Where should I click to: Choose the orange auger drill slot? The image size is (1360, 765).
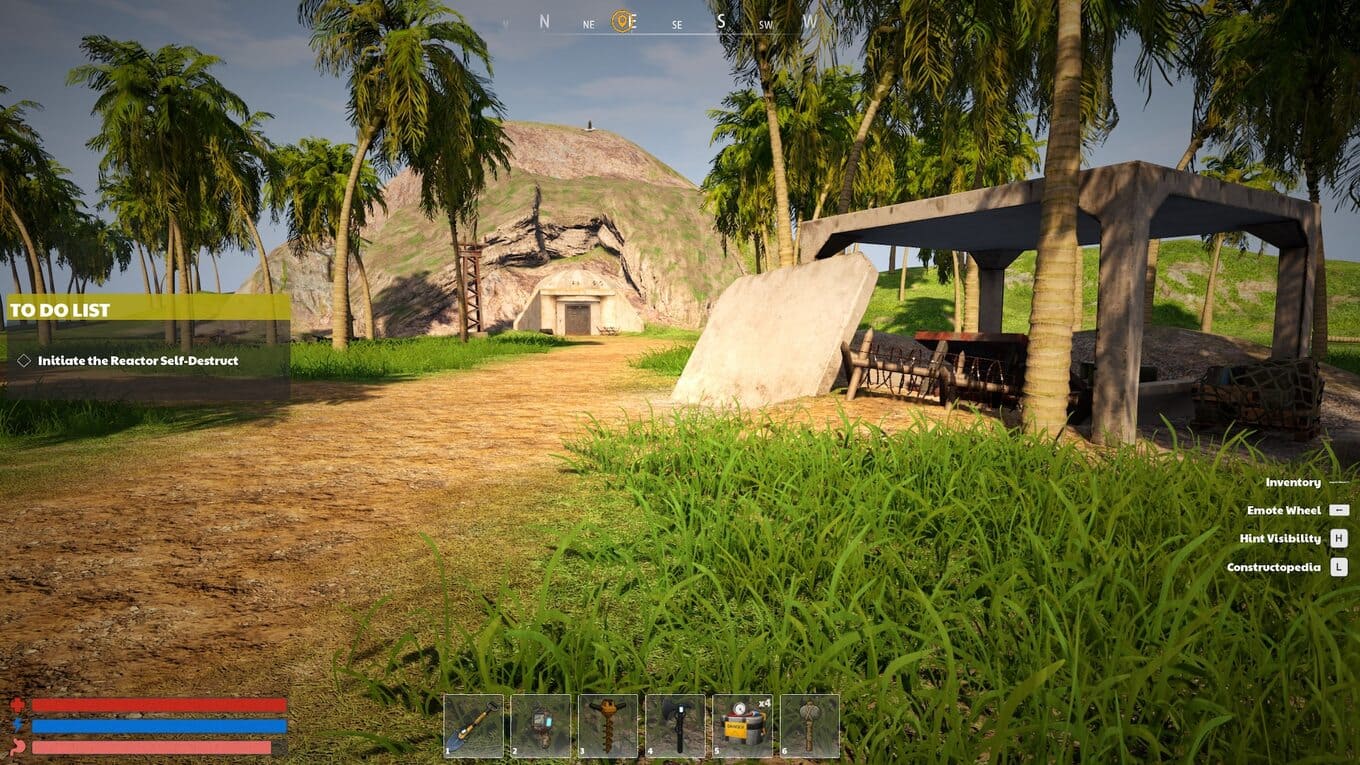click(x=607, y=725)
